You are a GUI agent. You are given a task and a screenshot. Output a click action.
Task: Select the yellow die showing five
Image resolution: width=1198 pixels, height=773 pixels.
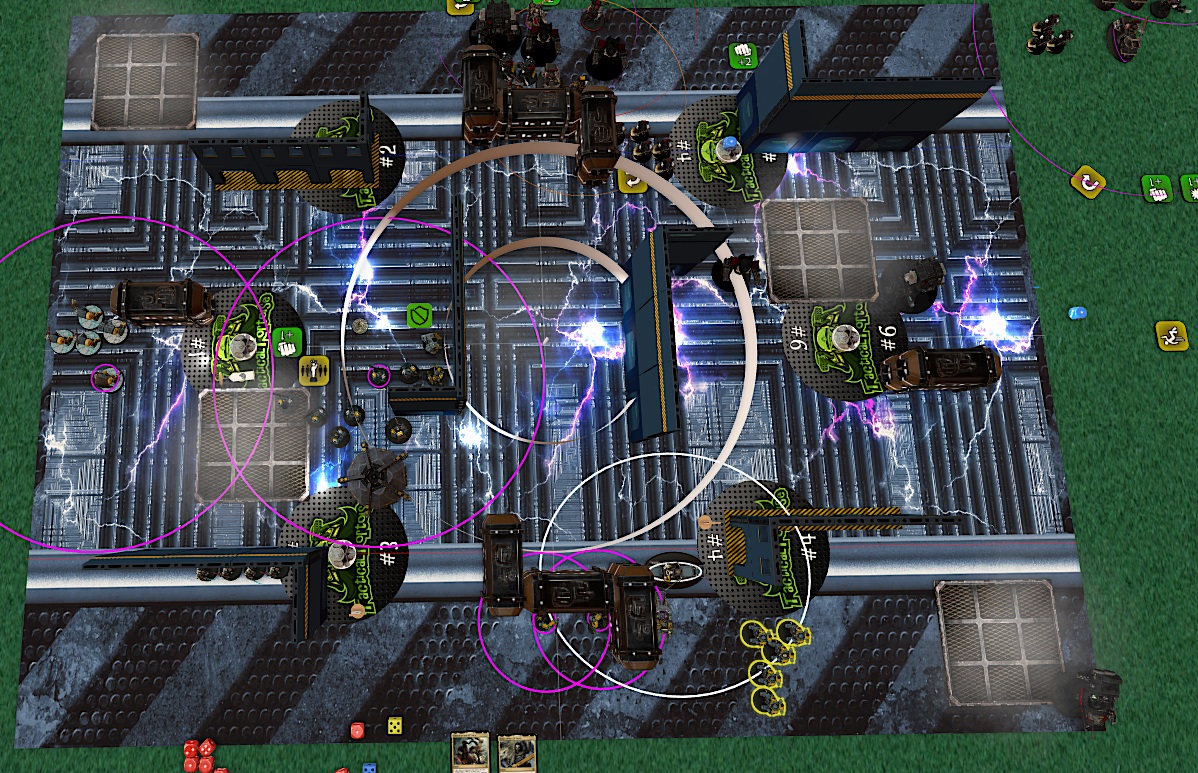click(x=395, y=725)
